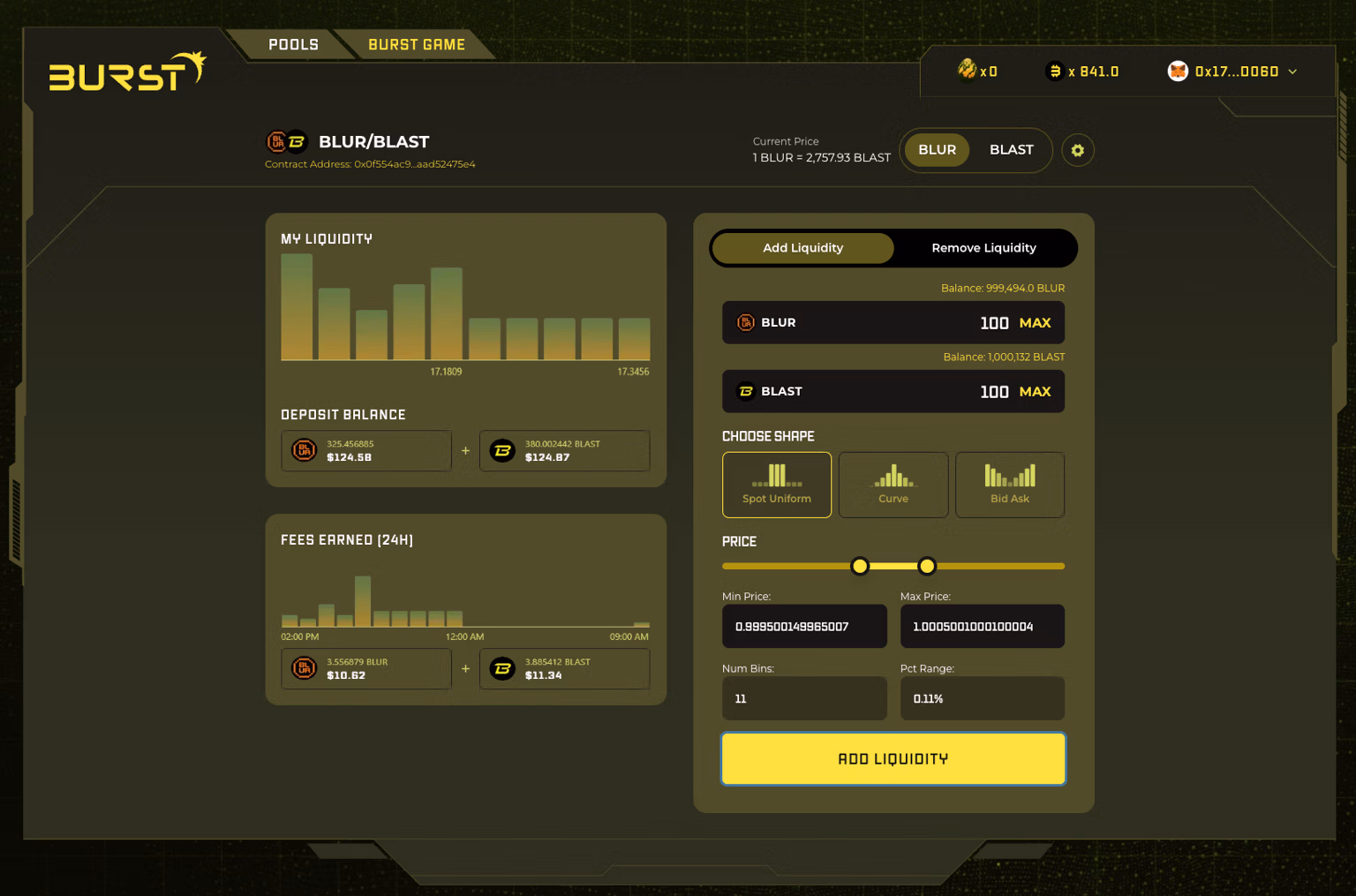Toggle price display to BLAST
This screenshot has width=1356, height=896.
1011,150
